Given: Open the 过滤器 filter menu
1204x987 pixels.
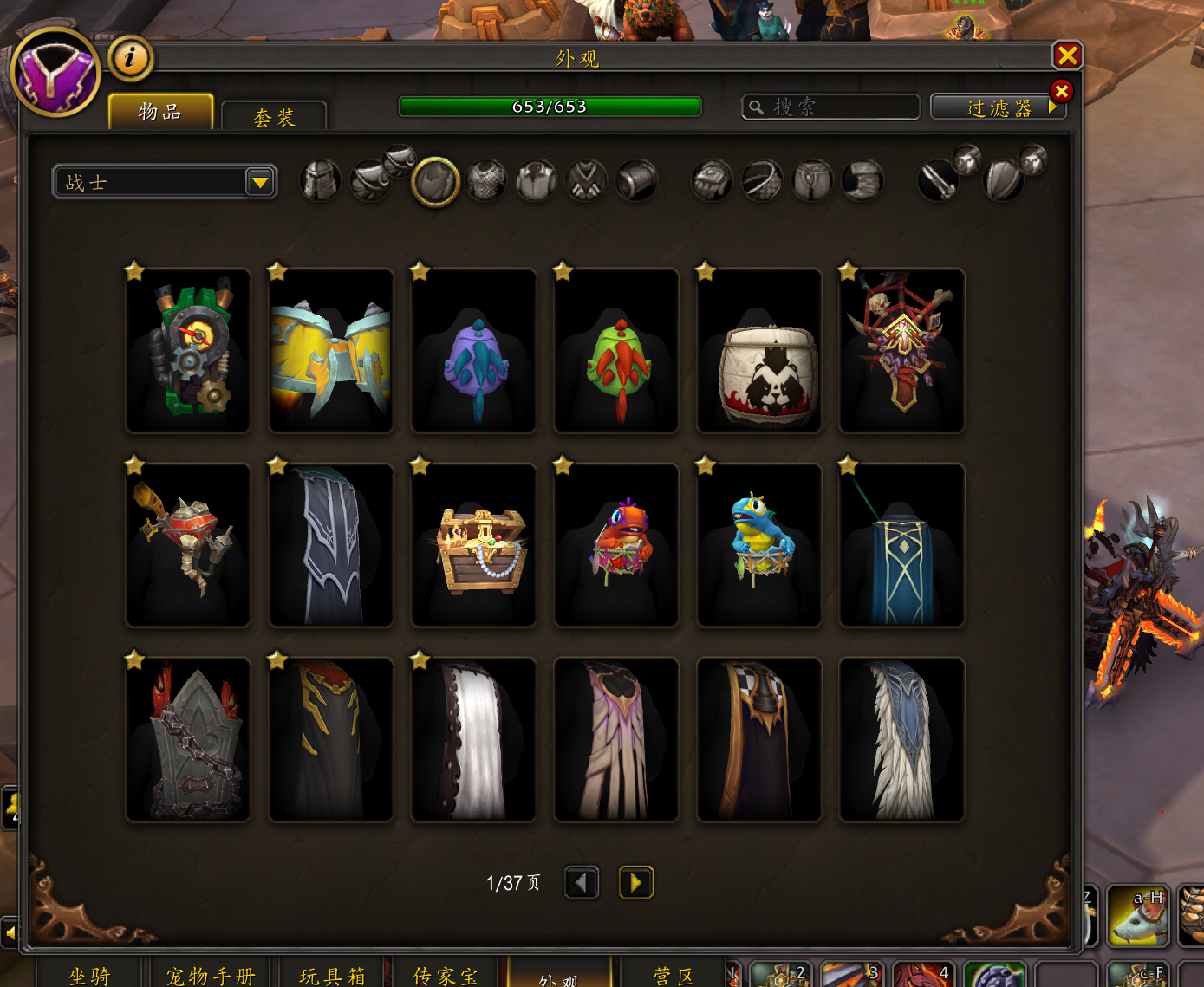Looking at the screenshot, I should (x=998, y=107).
